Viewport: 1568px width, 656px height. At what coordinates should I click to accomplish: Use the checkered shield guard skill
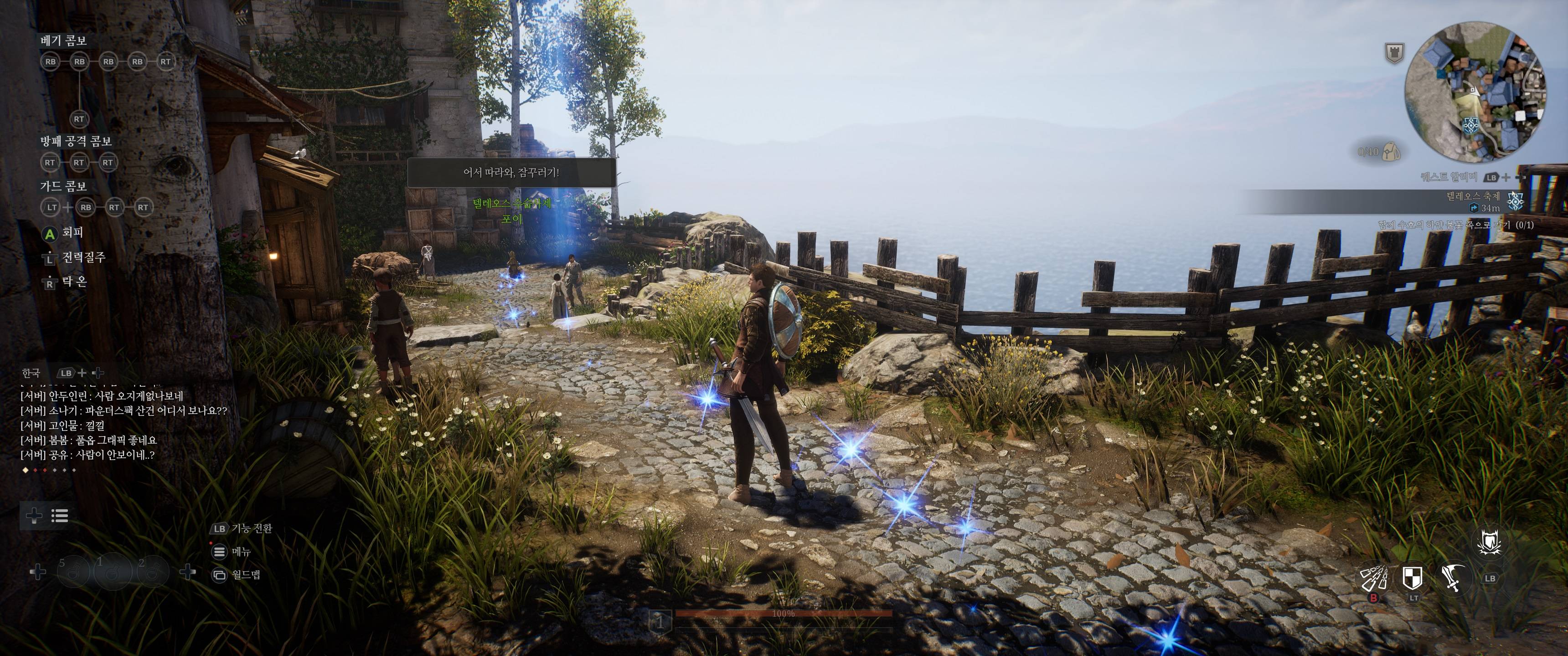(1412, 578)
